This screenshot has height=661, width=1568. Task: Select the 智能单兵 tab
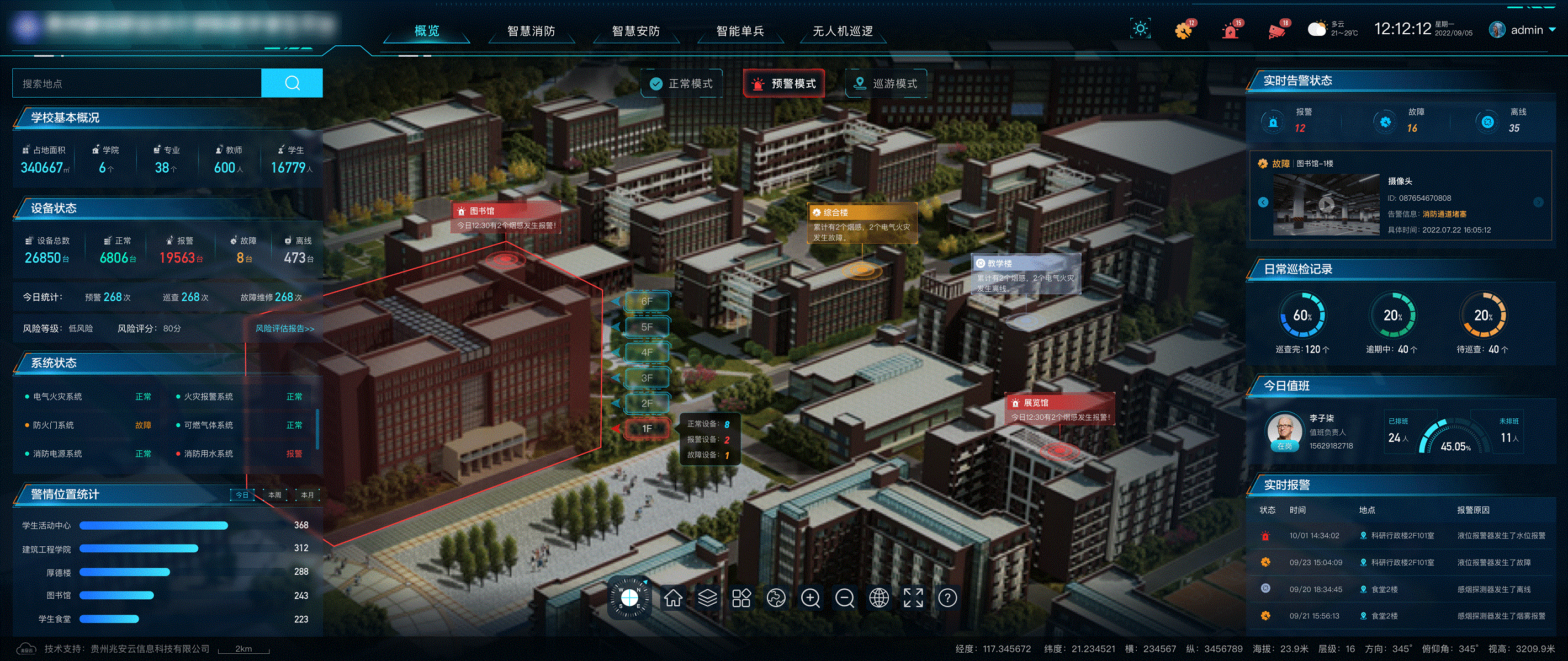[740, 31]
